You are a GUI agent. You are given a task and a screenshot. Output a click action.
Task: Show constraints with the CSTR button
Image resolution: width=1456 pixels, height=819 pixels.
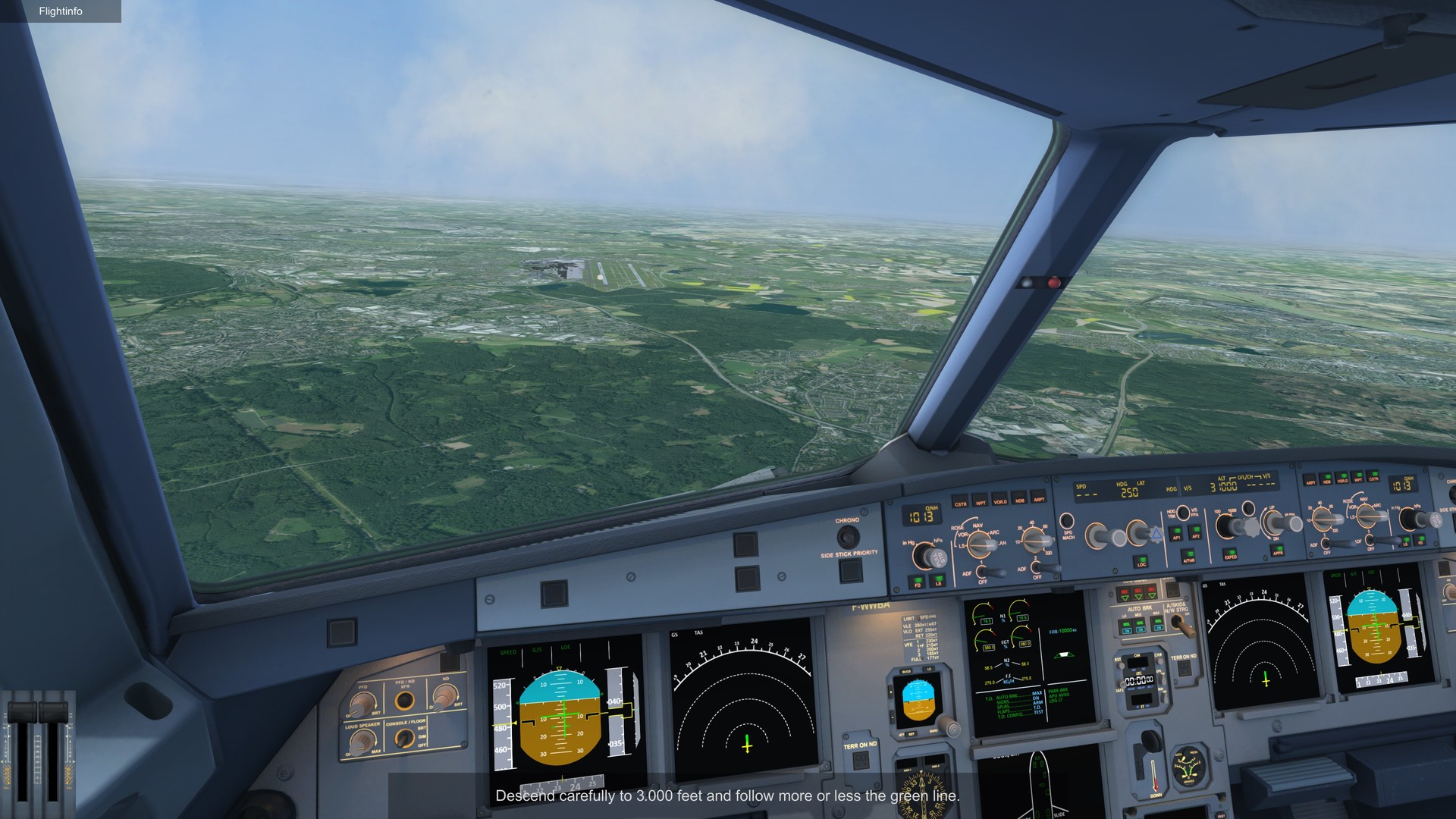(x=961, y=502)
